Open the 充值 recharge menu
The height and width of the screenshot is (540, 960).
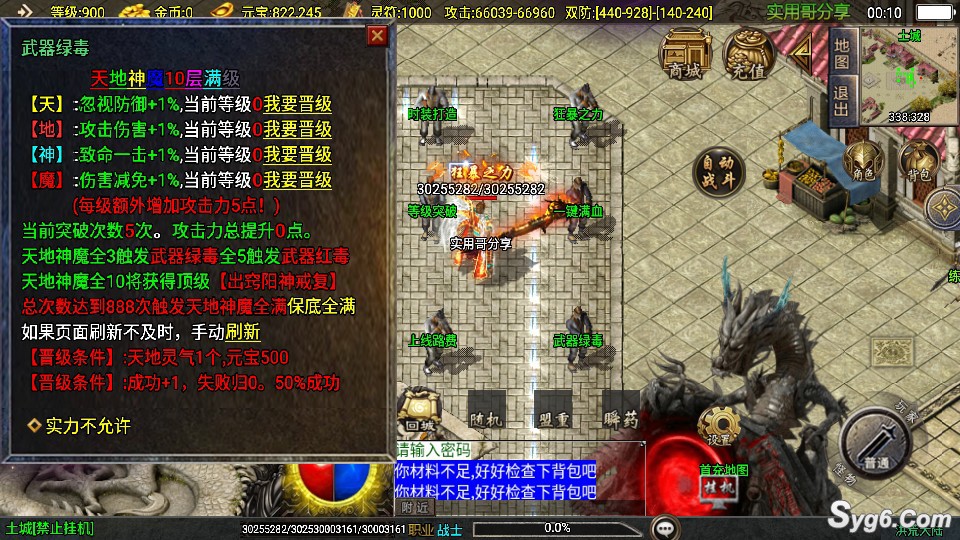pos(748,55)
